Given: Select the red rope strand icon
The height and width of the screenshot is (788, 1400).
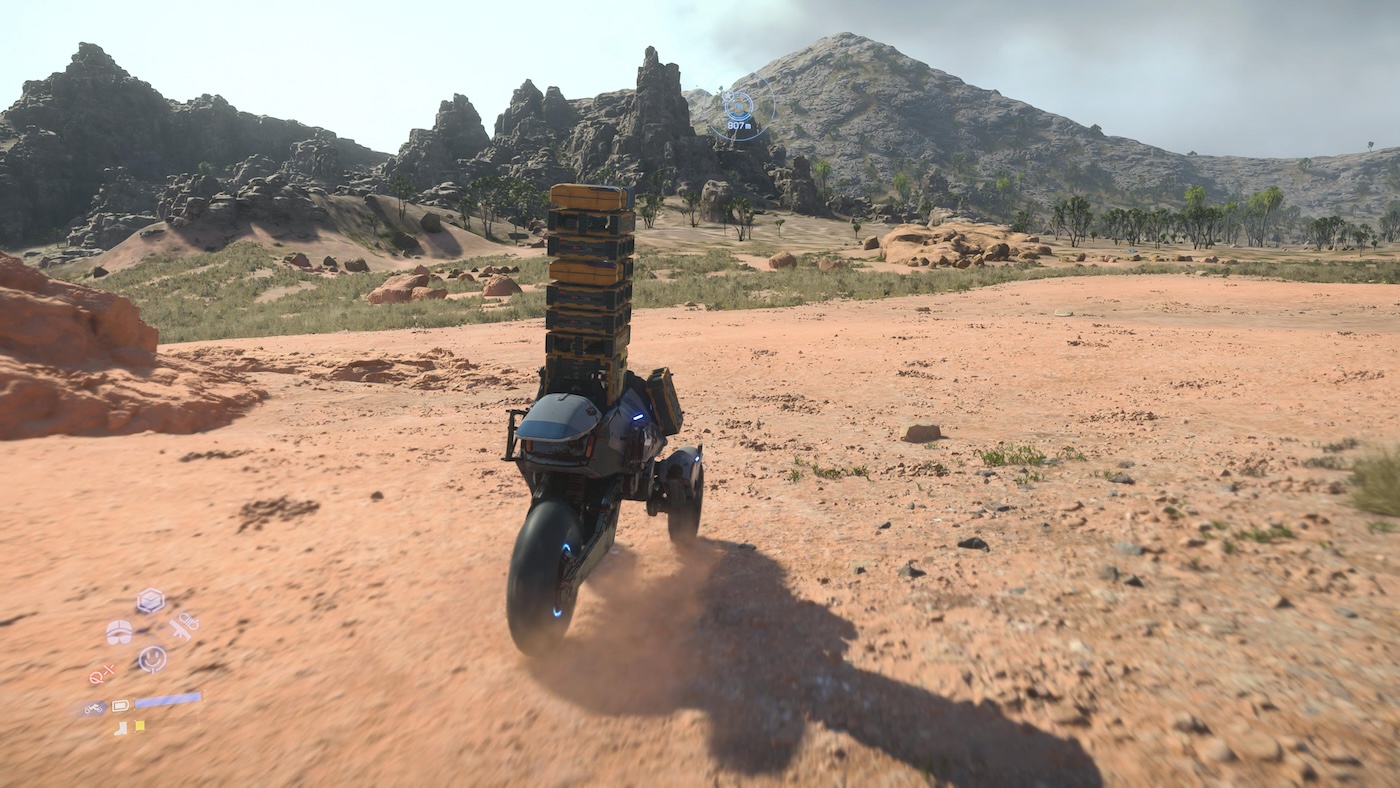Looking at the screenshot, I should coord(102,676).
